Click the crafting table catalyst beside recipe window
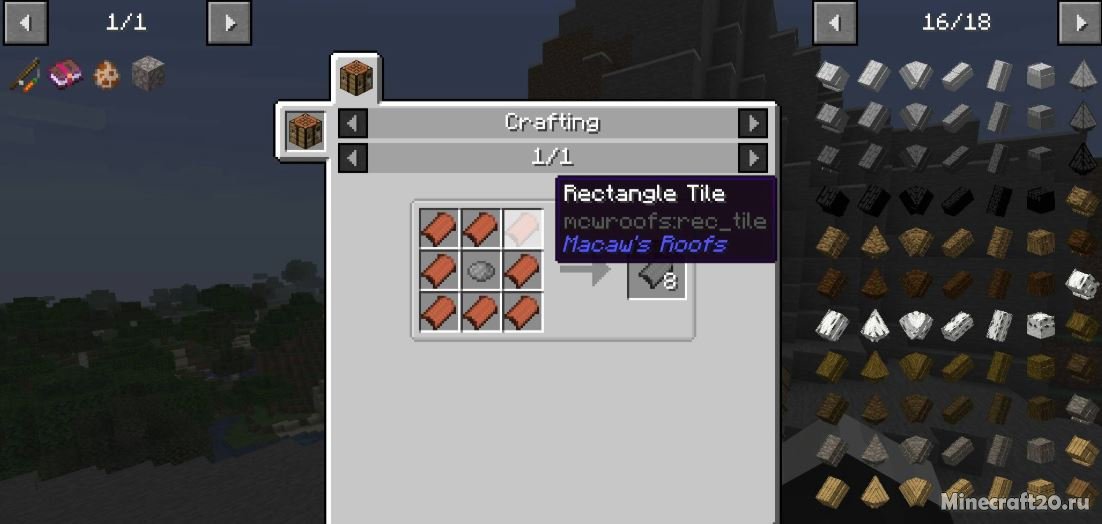 pyautogui.click(x=303, y=132)
